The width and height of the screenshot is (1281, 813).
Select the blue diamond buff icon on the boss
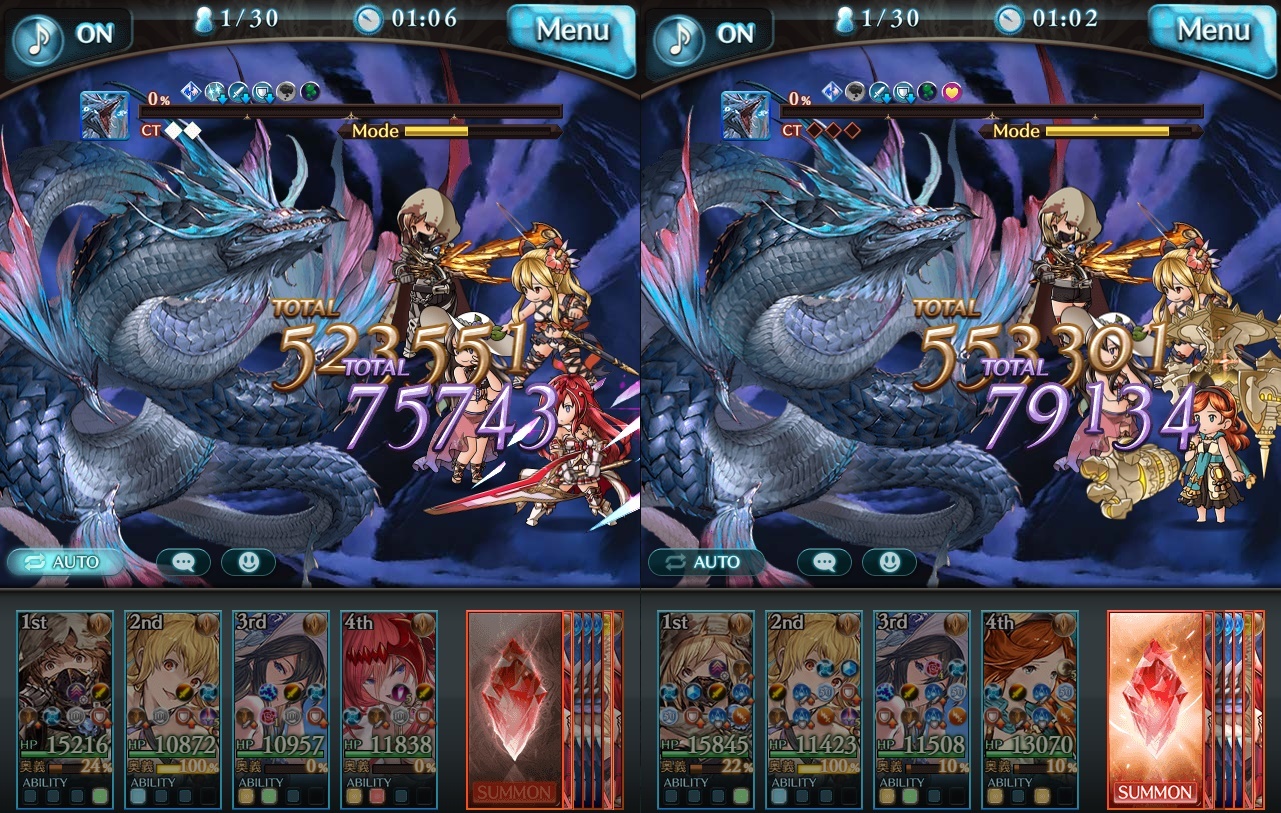[190, 91]
